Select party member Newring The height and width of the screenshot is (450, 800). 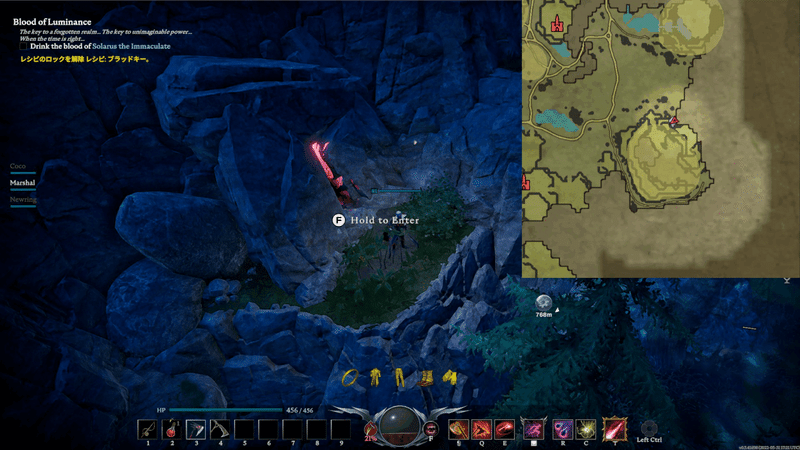[23, 200]
